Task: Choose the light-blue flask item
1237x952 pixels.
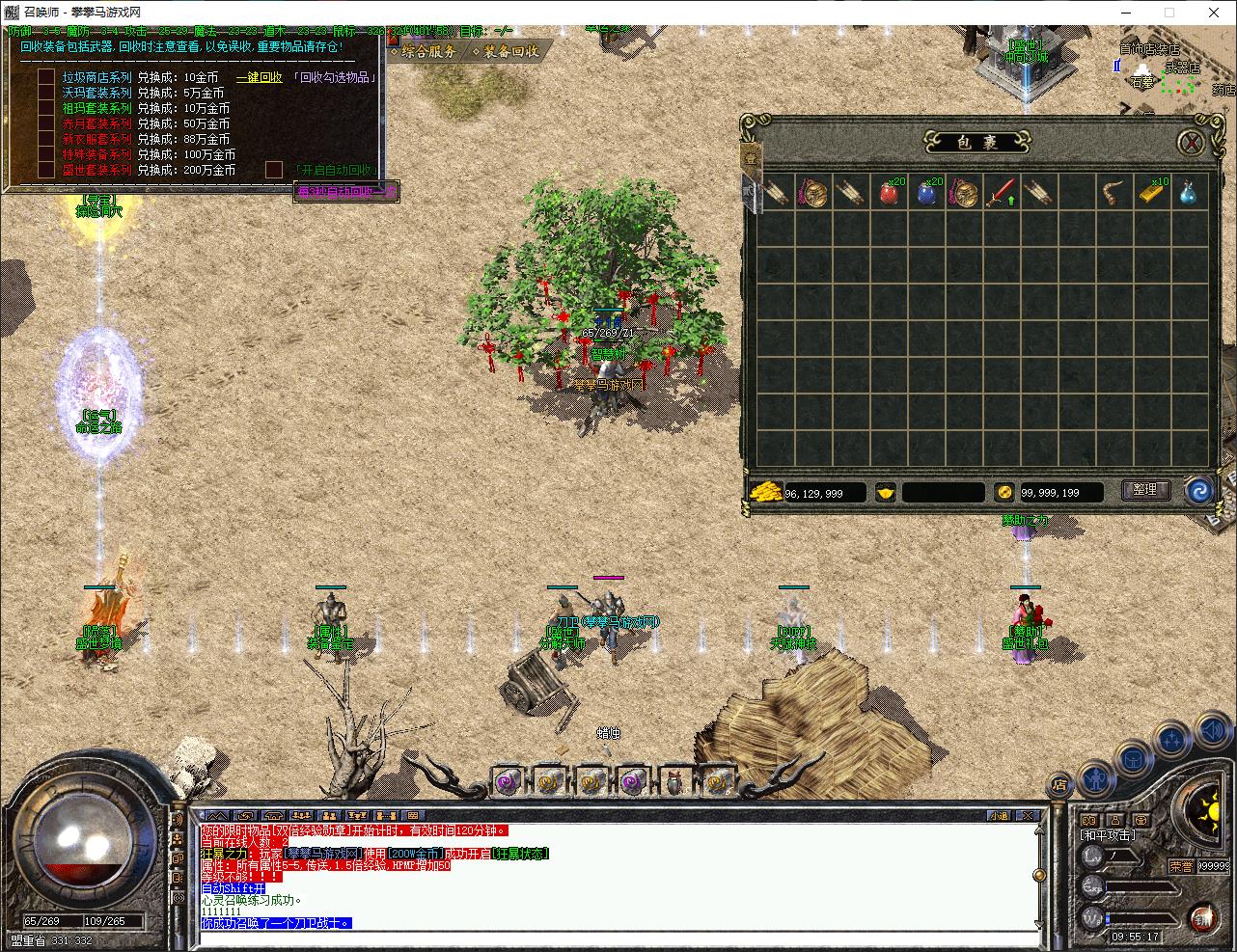Action: (x=1189, y=192)
